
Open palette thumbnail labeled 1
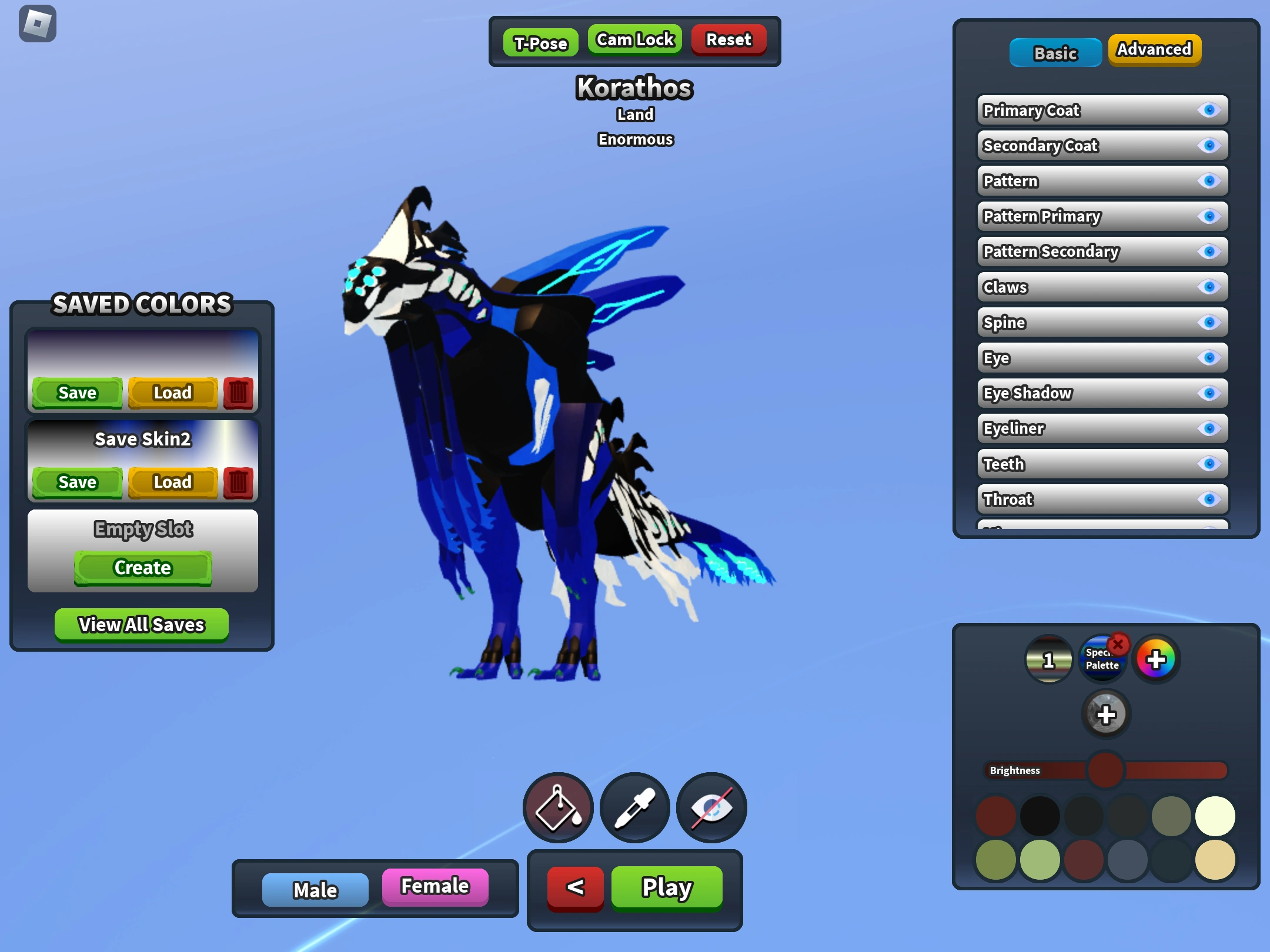[1049, 661]
